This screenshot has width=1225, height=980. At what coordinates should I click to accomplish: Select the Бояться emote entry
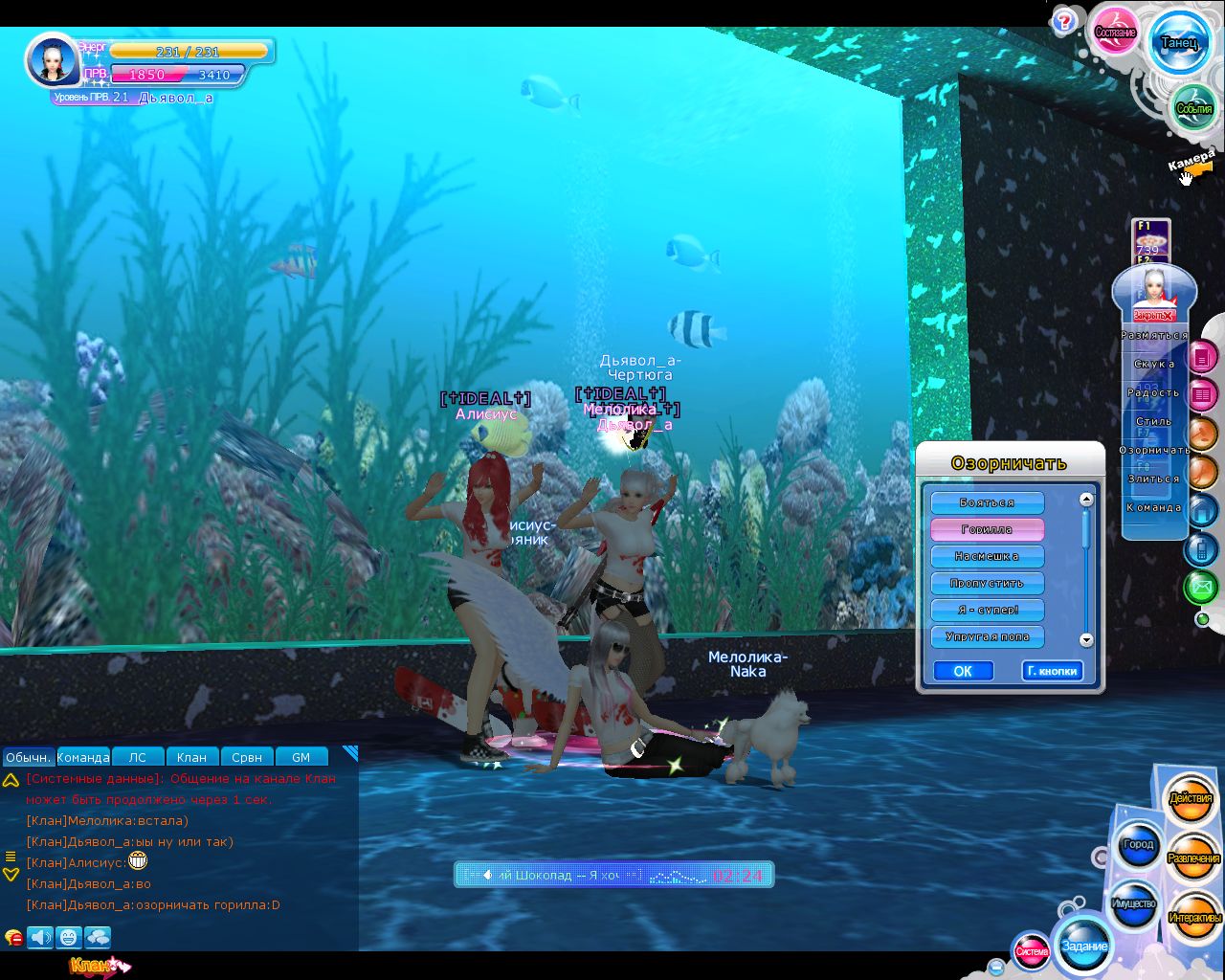tap(987, 502)
